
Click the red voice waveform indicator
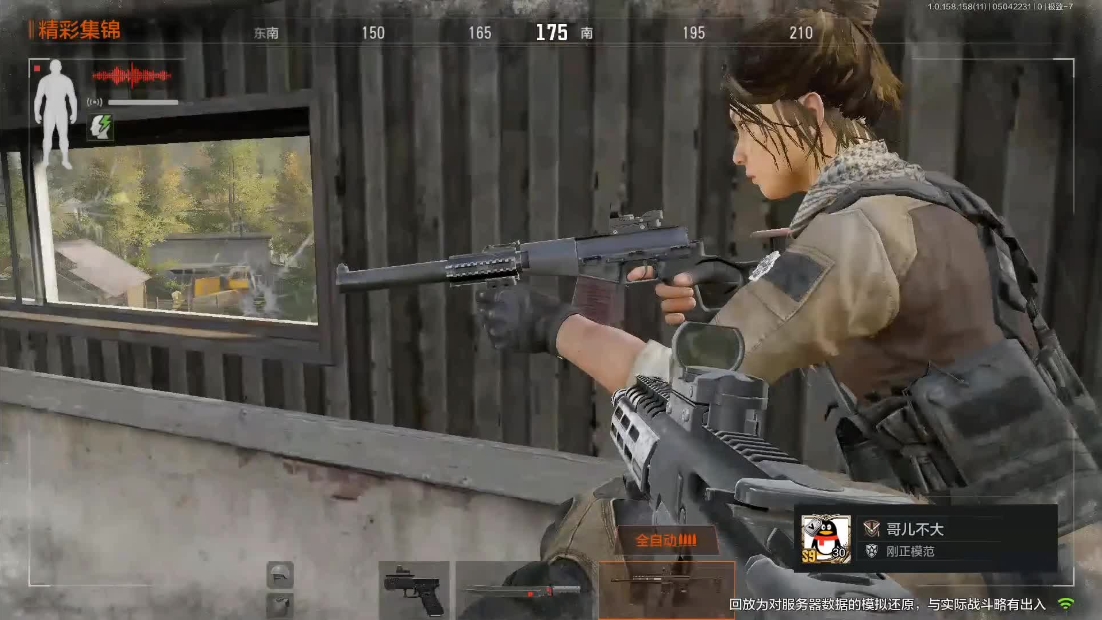(132, 76)
